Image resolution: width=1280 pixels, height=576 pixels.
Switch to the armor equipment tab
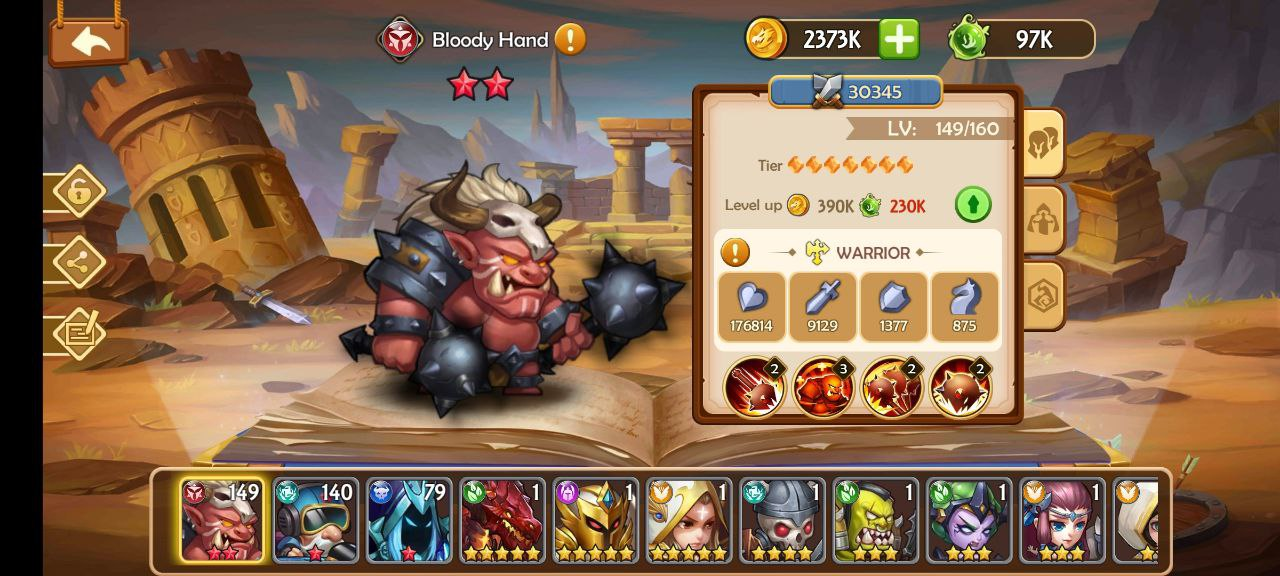click(x=1043, y=219)
